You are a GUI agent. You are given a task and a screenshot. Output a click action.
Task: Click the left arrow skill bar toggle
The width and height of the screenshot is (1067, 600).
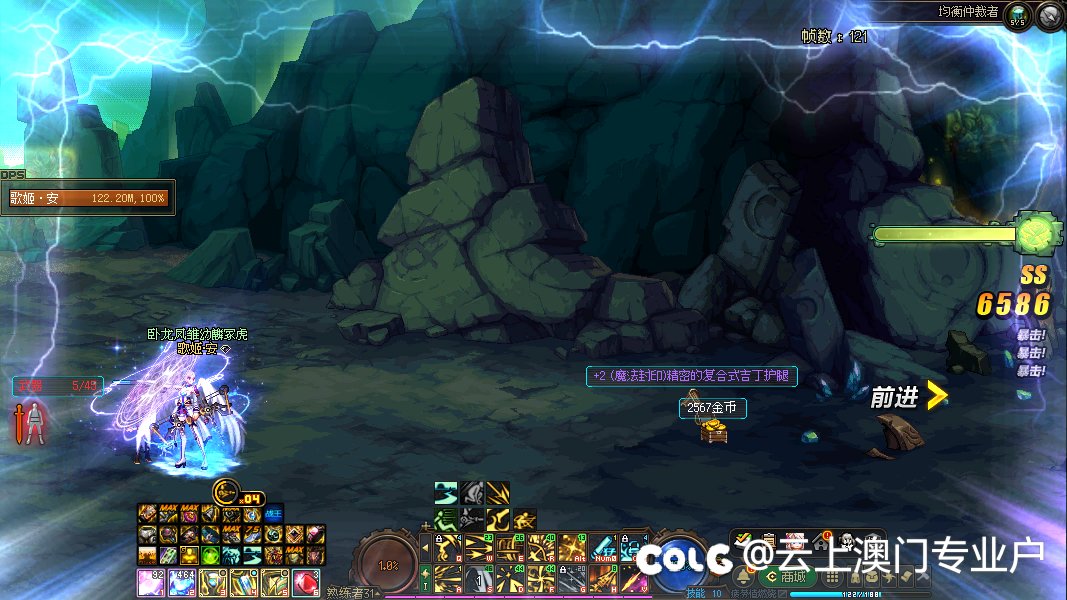click(x=425, y=548)
